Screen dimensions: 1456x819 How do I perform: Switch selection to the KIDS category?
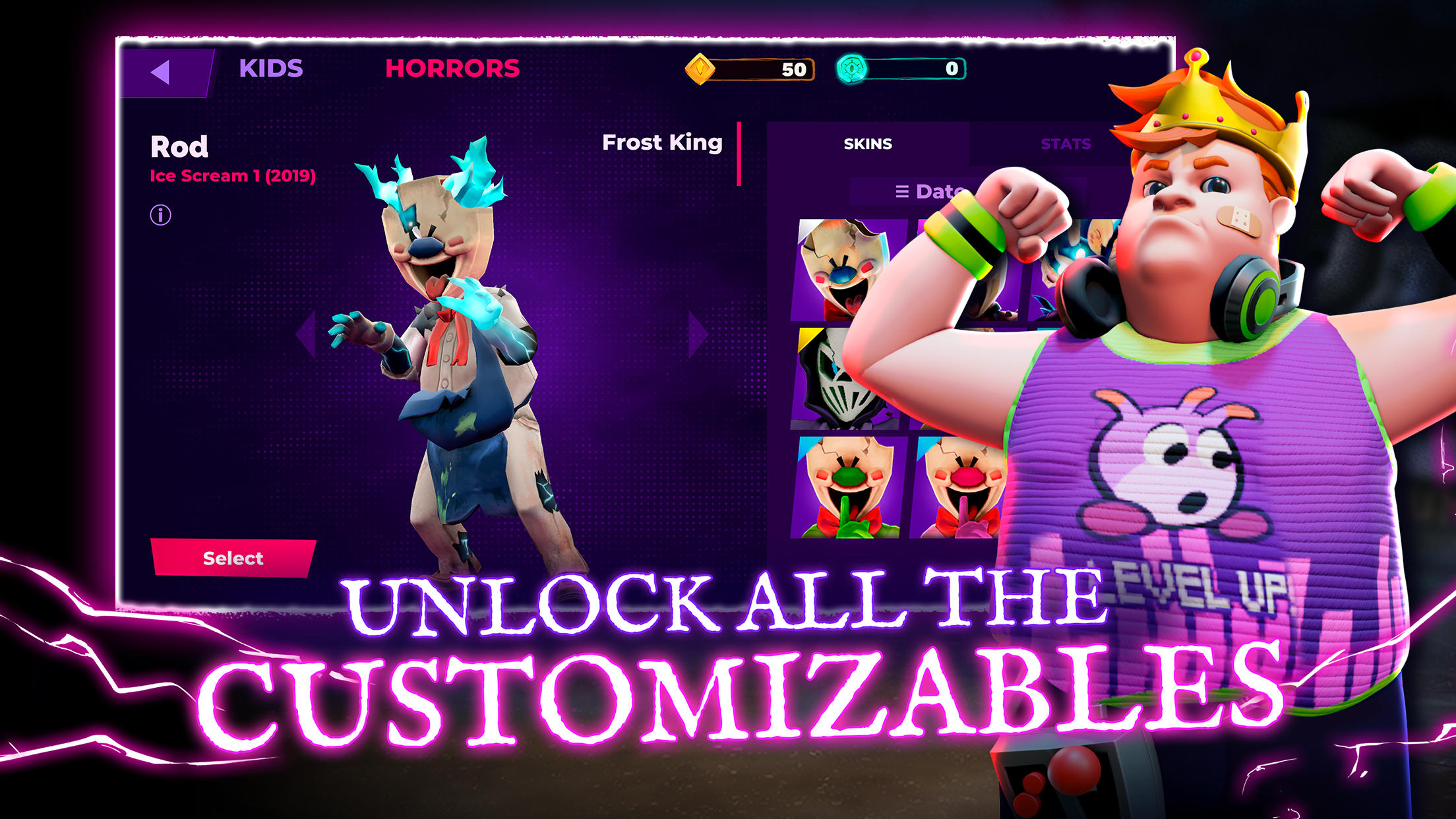271,67
